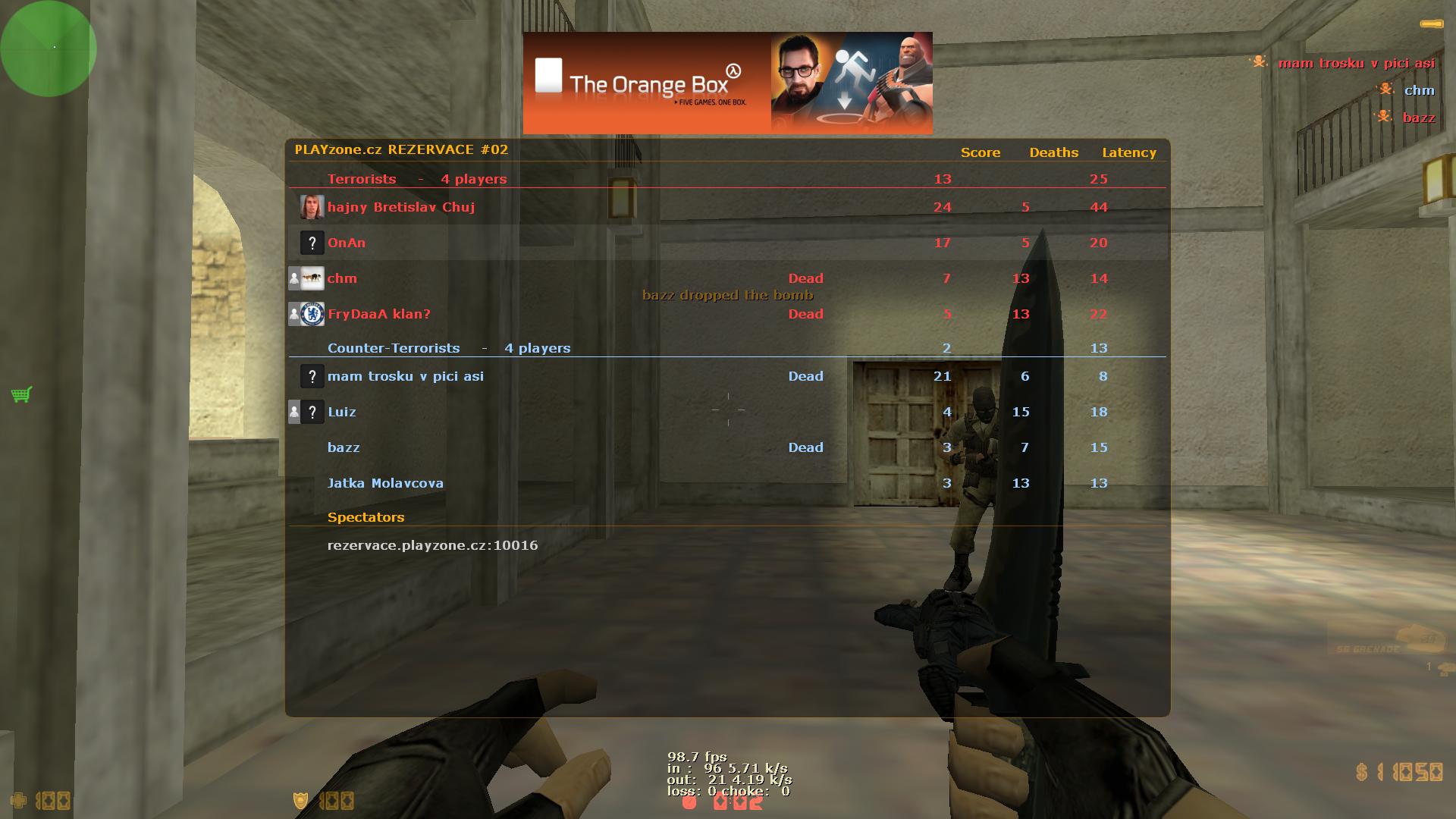Choose bazz from the Counter-Terrorists list
Screen dimensions: 1456x819
(x=344, y=447)
